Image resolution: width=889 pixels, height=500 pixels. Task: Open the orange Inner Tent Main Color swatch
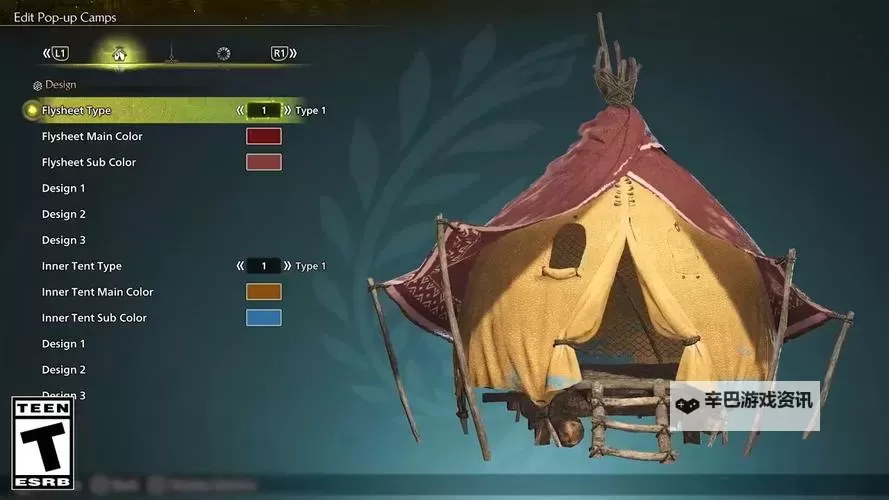coord(264,292)
